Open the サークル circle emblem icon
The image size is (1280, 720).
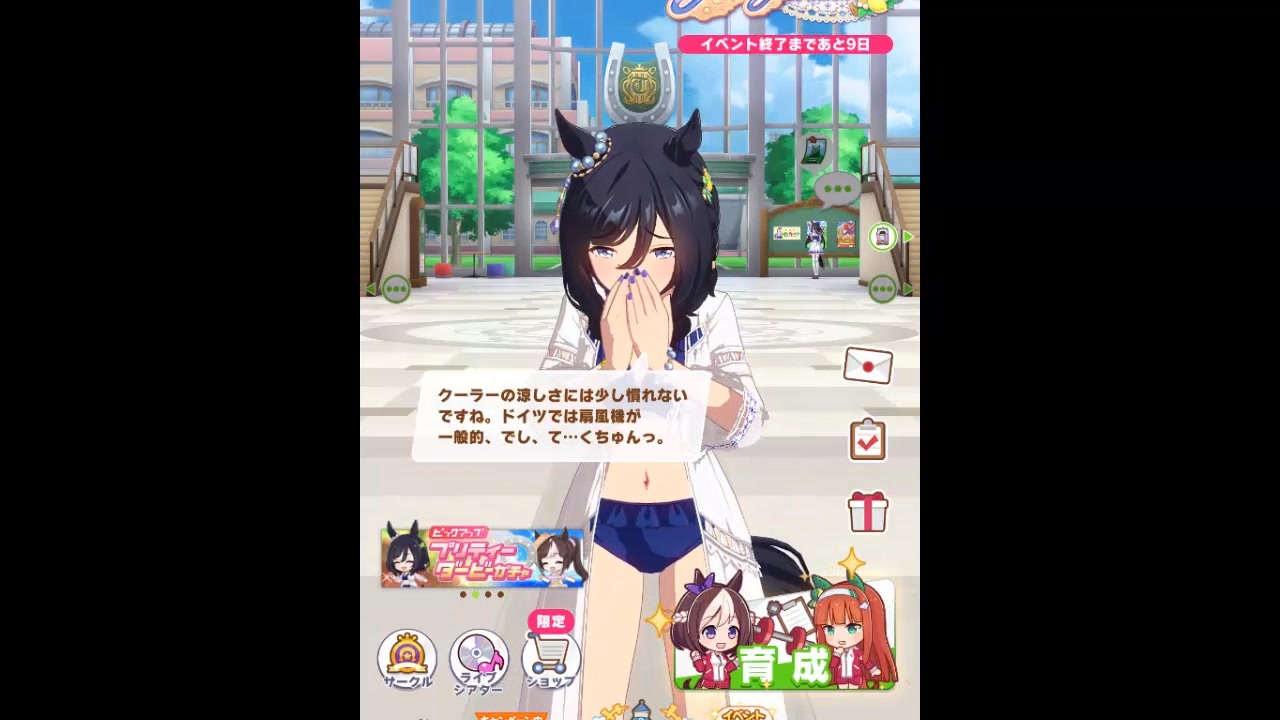tap(408, 657)
